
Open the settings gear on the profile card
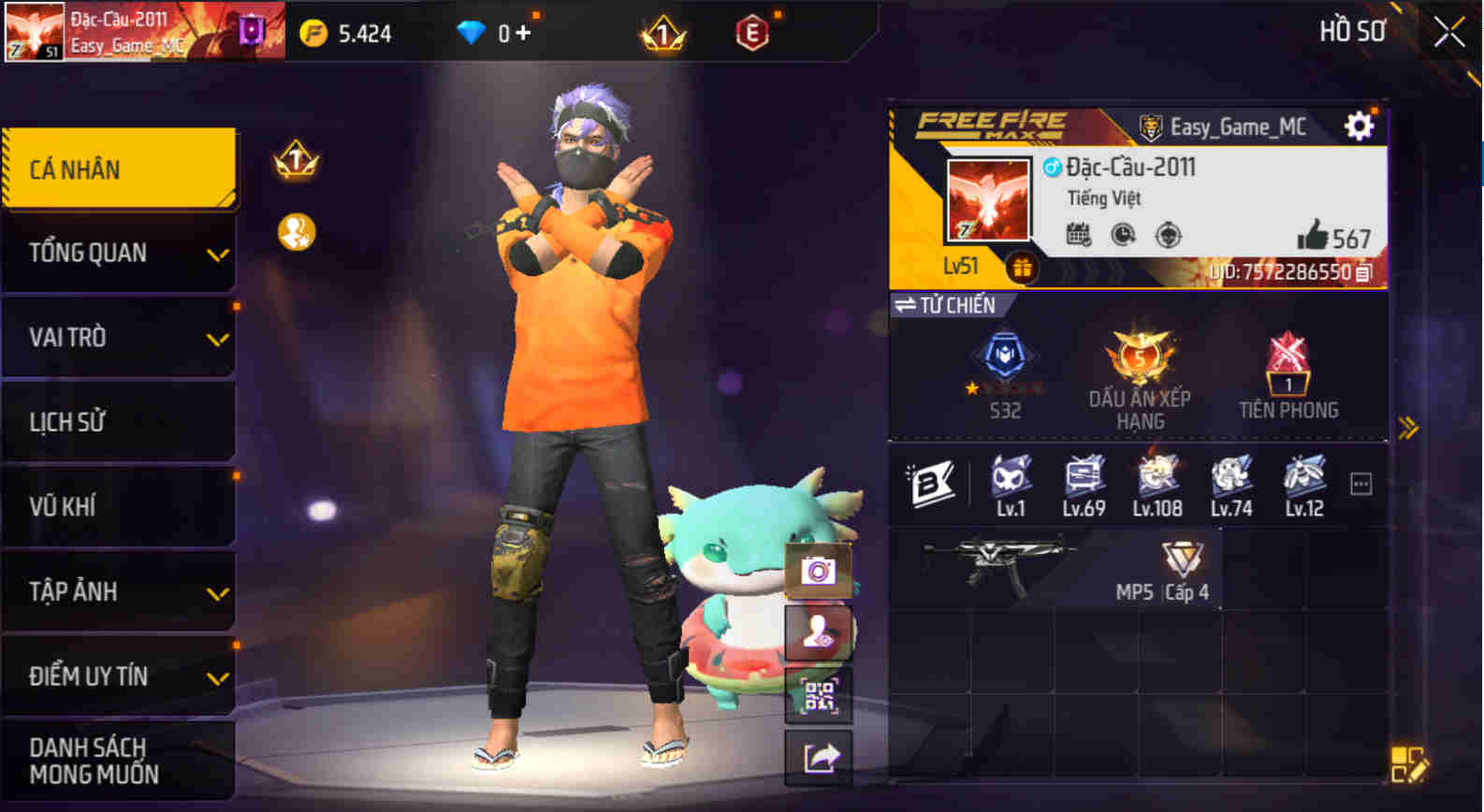tap(1360, 124)
